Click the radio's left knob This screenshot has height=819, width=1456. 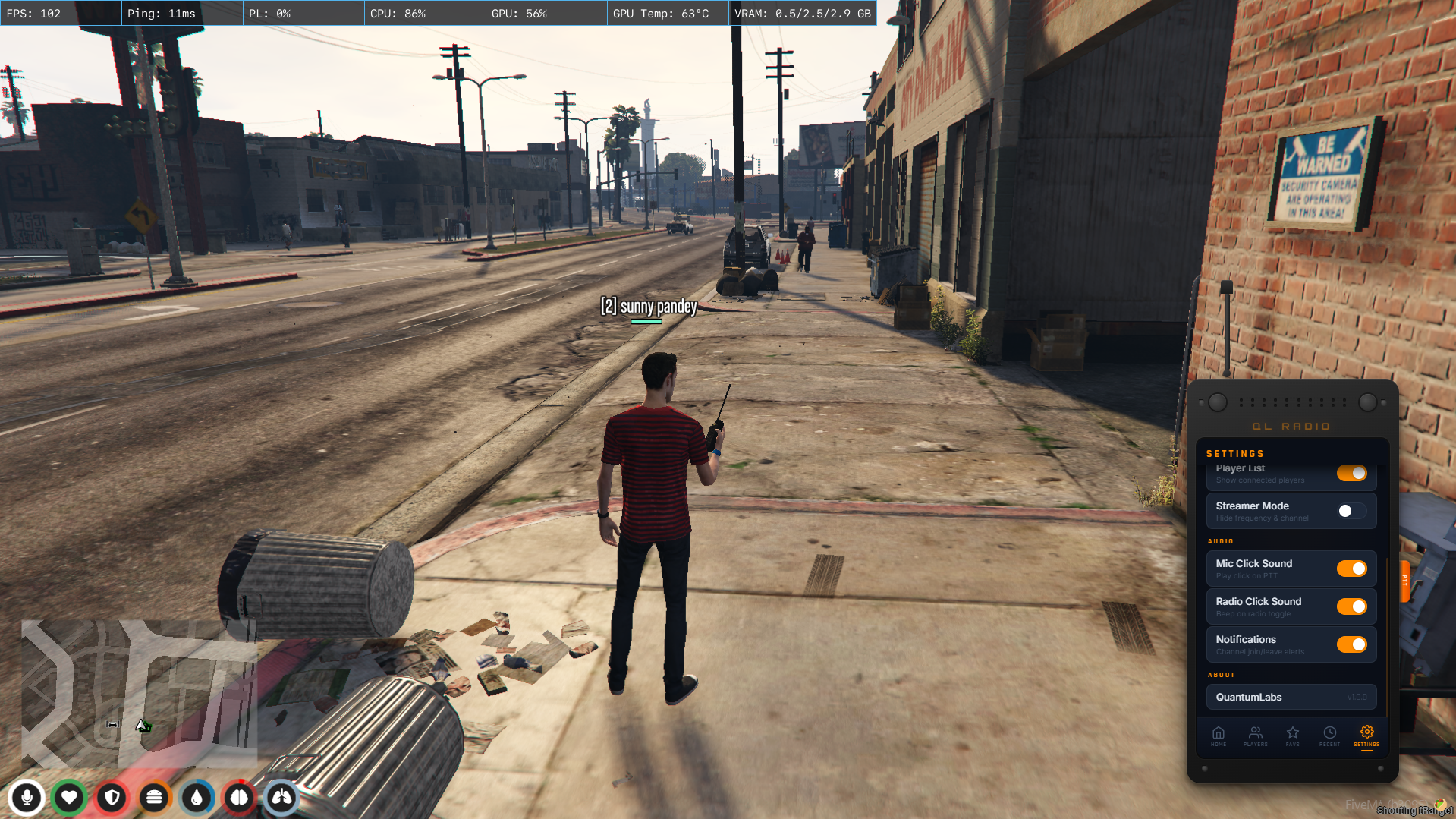click(1217, 402)
